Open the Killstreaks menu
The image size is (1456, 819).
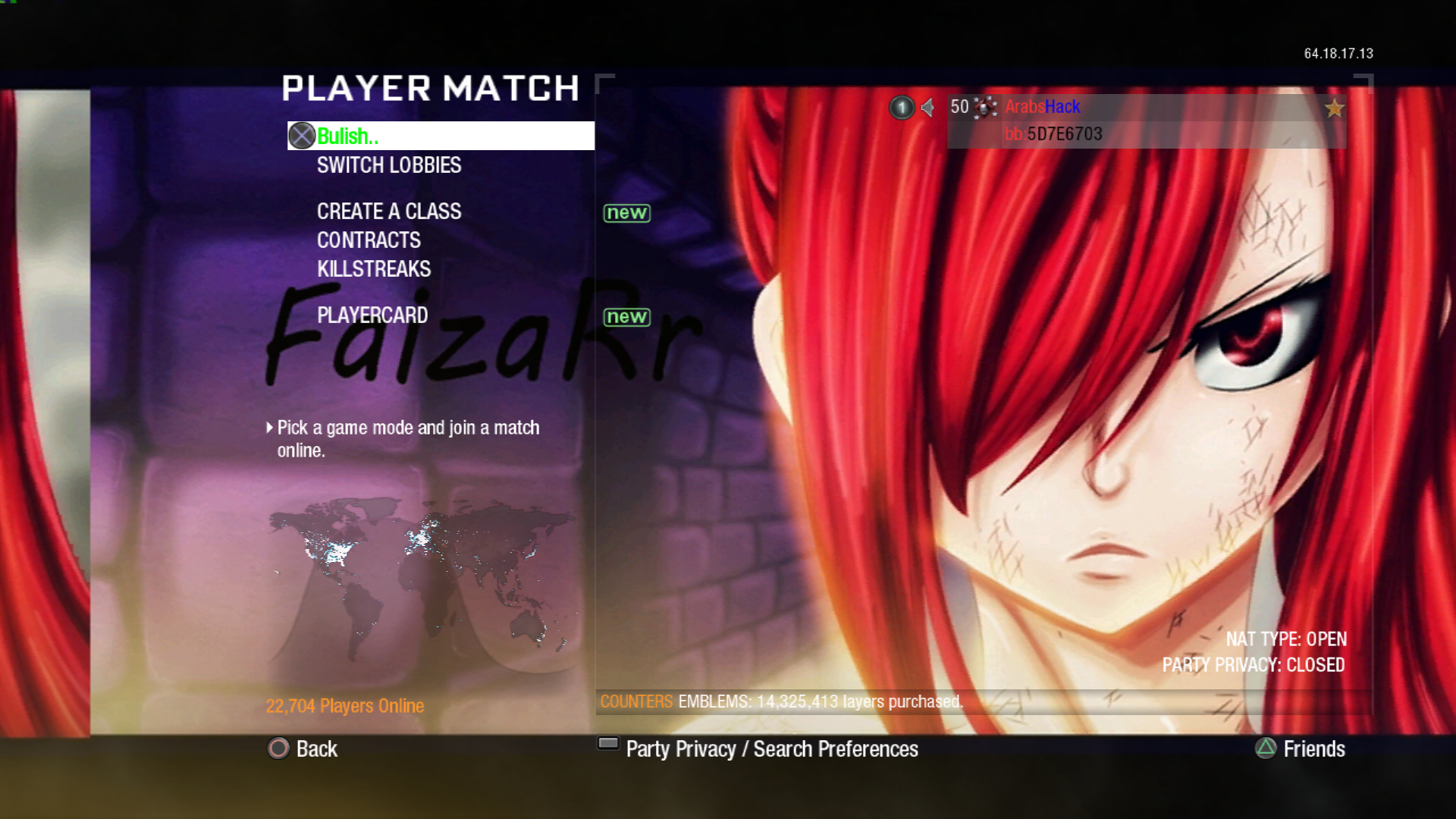pos(374,269)
